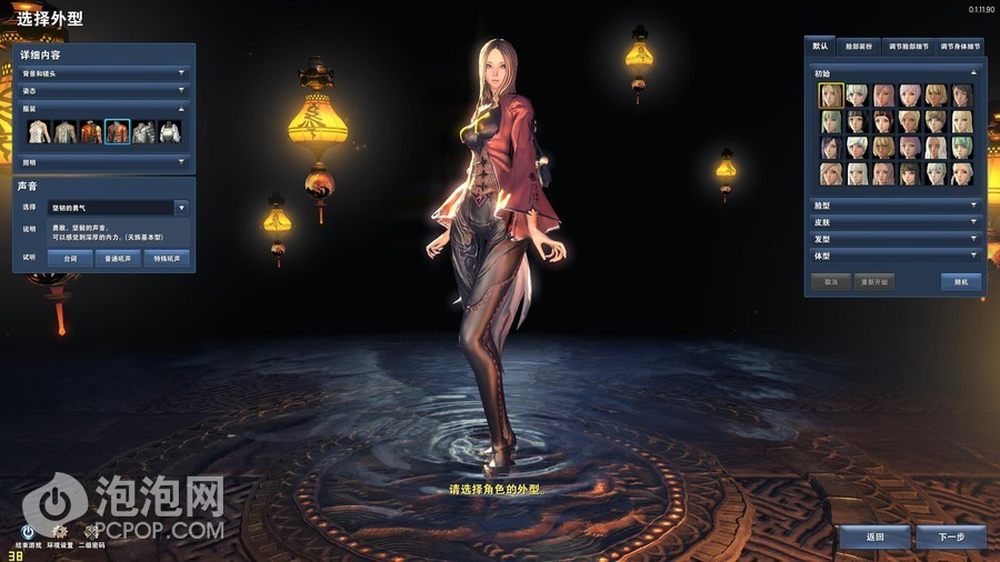
Task: Expand the 背景和镜头 section
Action: [104, 73]
